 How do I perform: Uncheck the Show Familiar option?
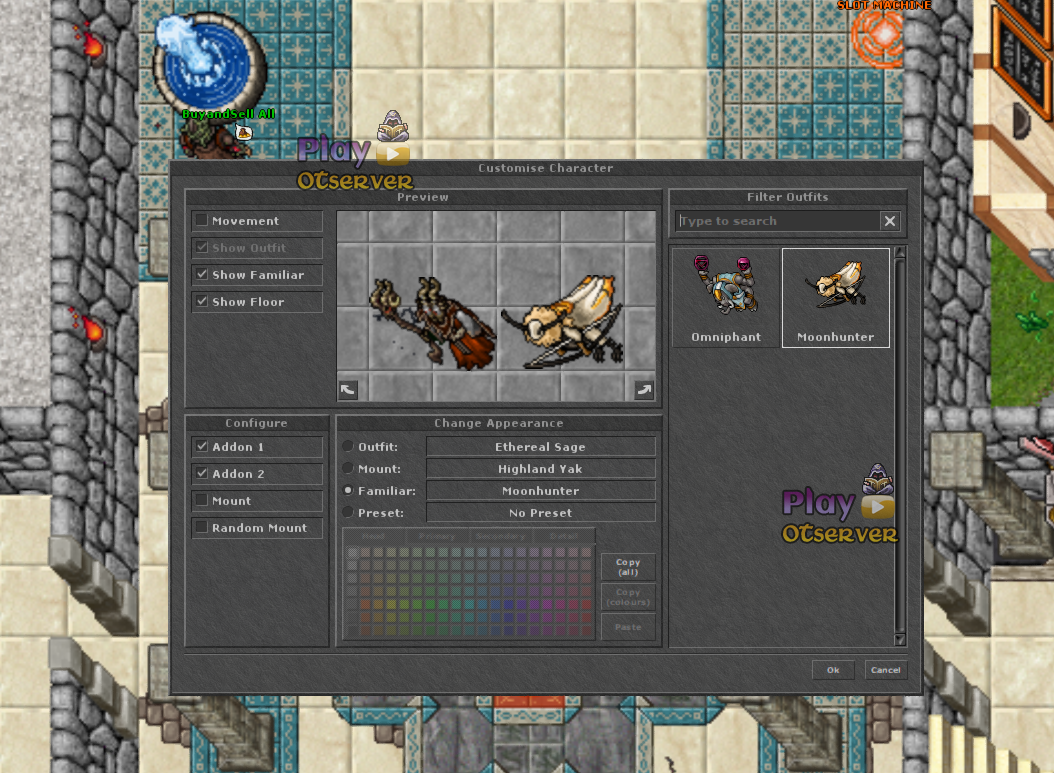pyautogui.click(x=202, y=275)
